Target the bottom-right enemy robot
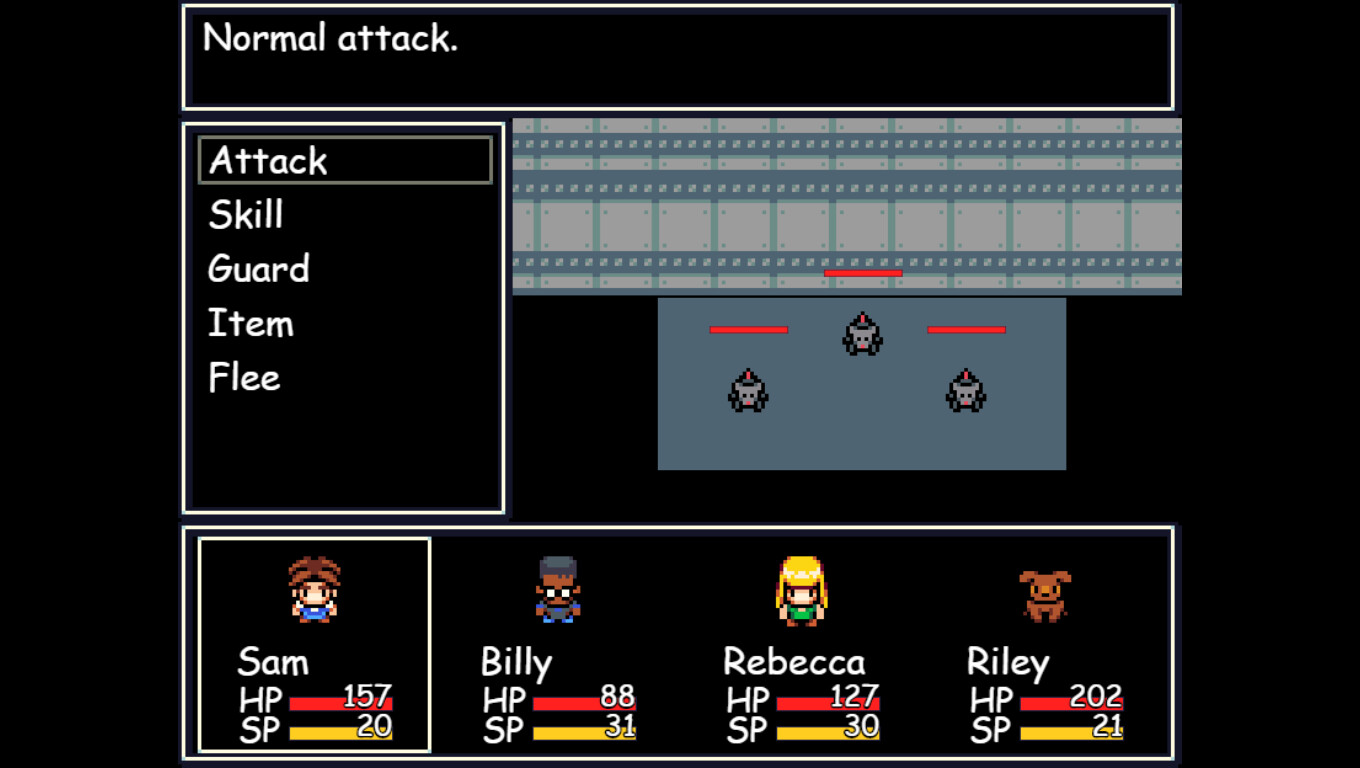The width and height of the screenshot is (1360, 768). 963,392
